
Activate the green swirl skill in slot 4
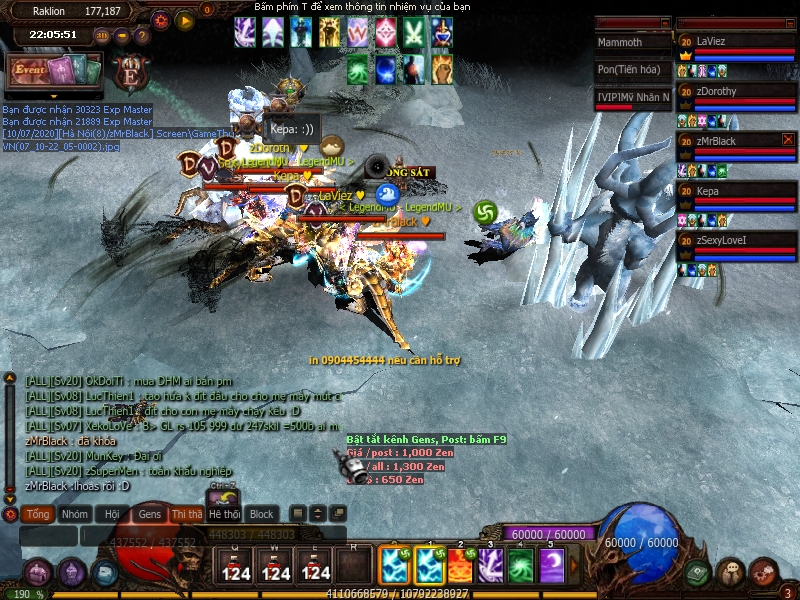[x=521, y=566]
